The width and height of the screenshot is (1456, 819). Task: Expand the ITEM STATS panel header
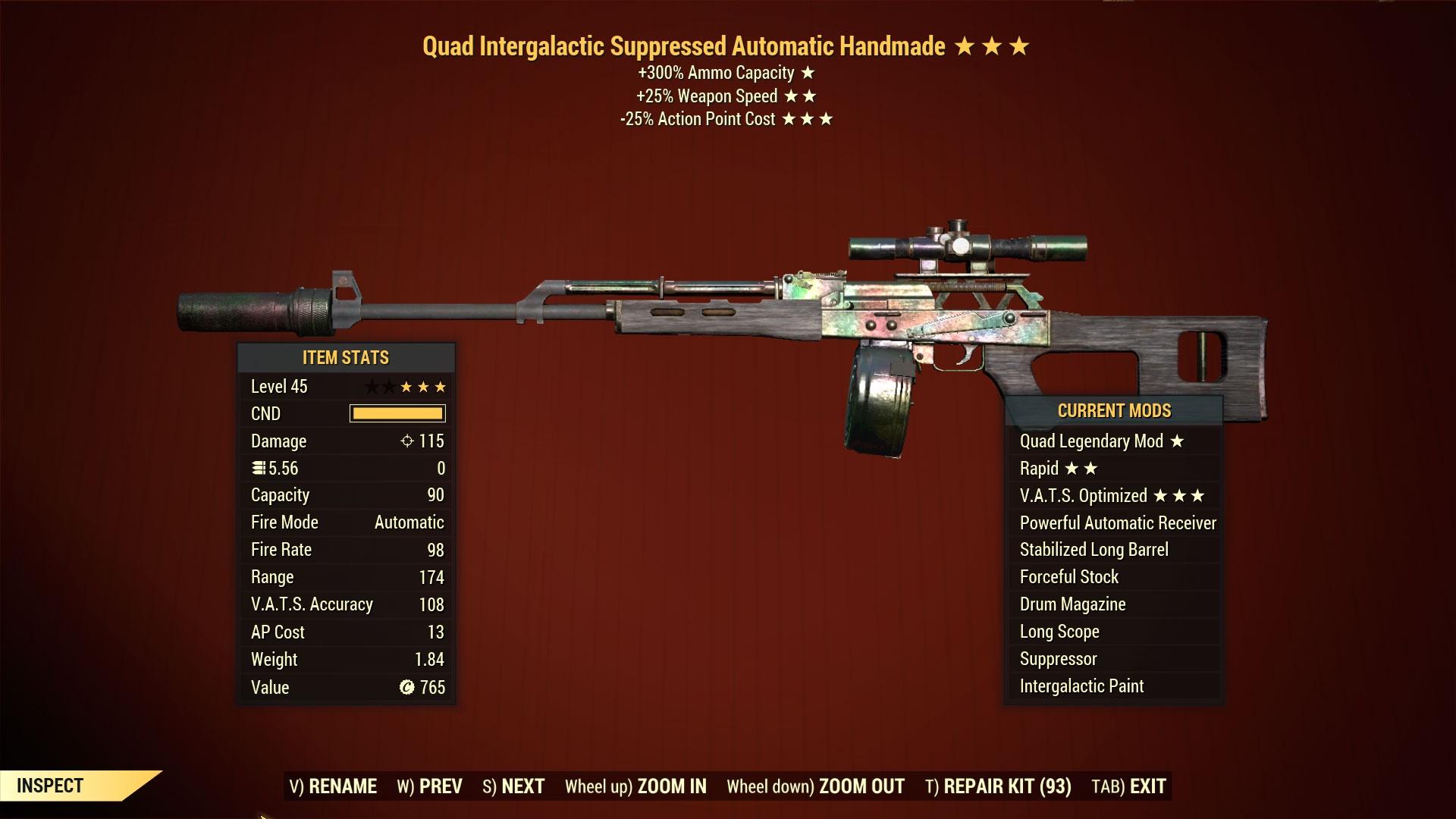click(x=346, y=357)
